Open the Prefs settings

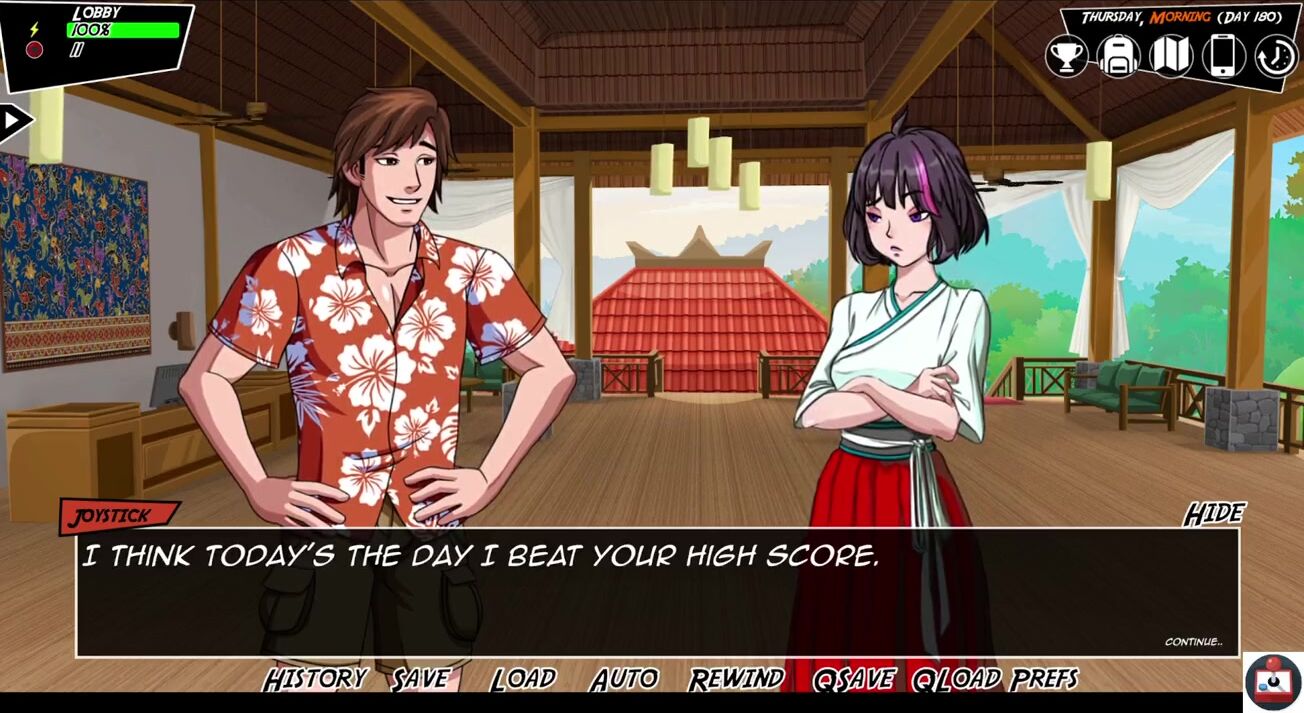[x=1044, y=680]
